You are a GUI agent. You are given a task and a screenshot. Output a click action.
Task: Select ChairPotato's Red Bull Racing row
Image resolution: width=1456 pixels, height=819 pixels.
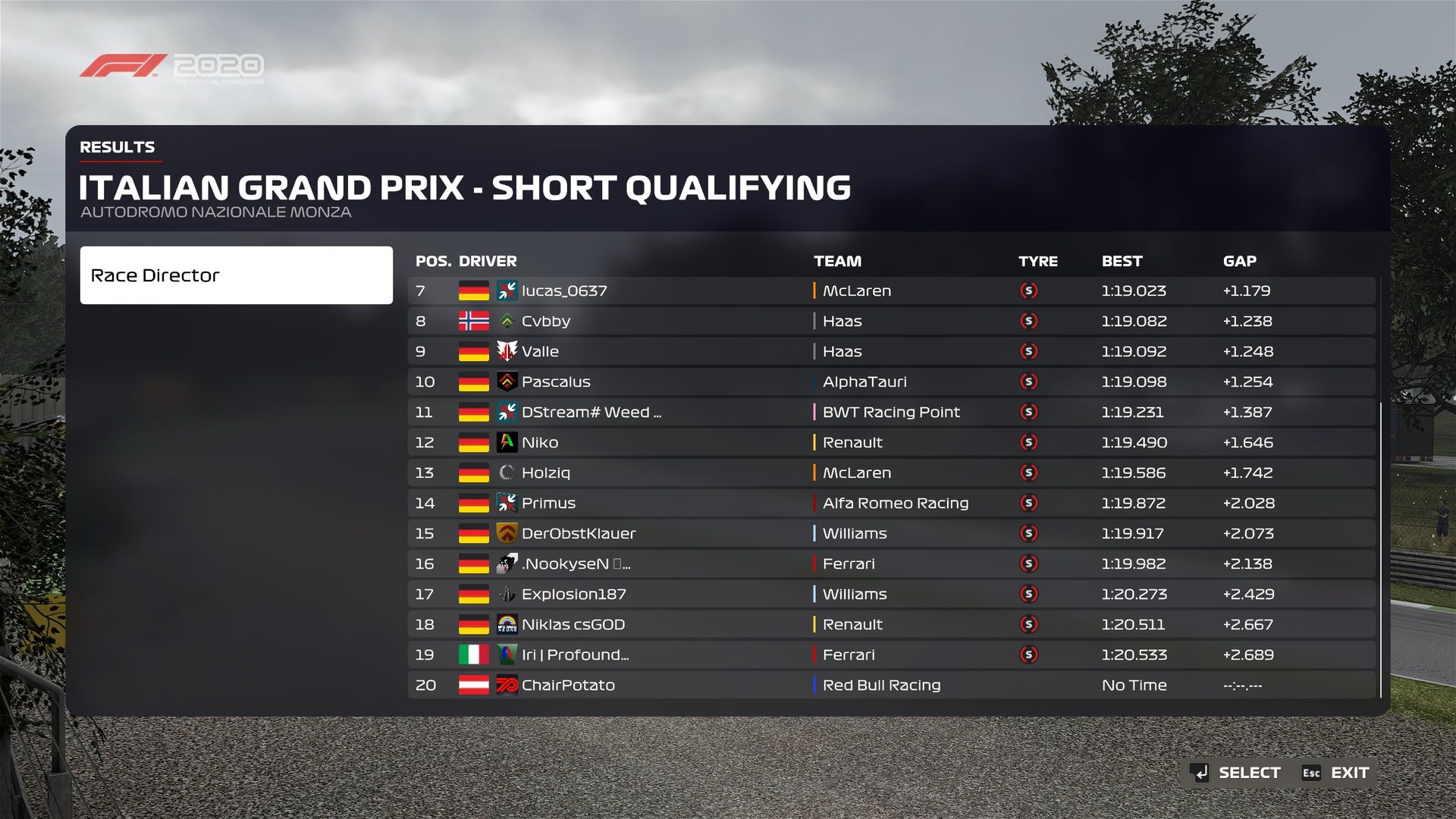point(891,685)
